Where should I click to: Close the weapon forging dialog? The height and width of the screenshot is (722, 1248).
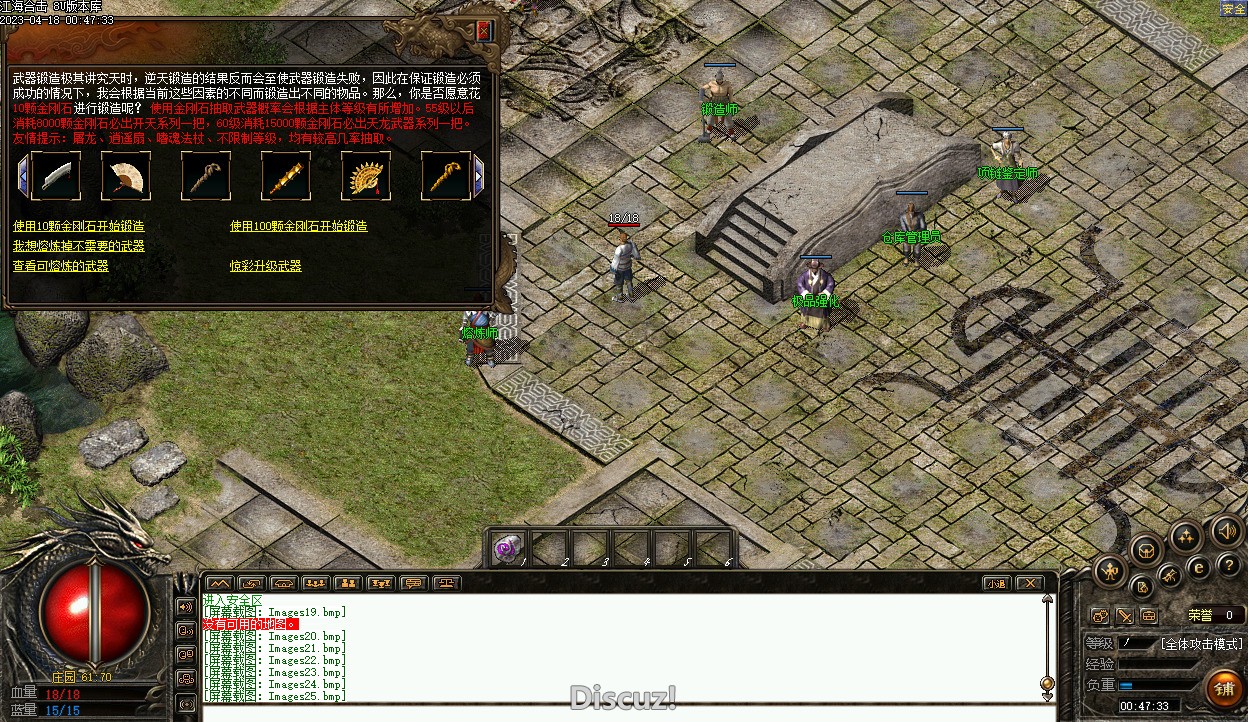[484, 31]
